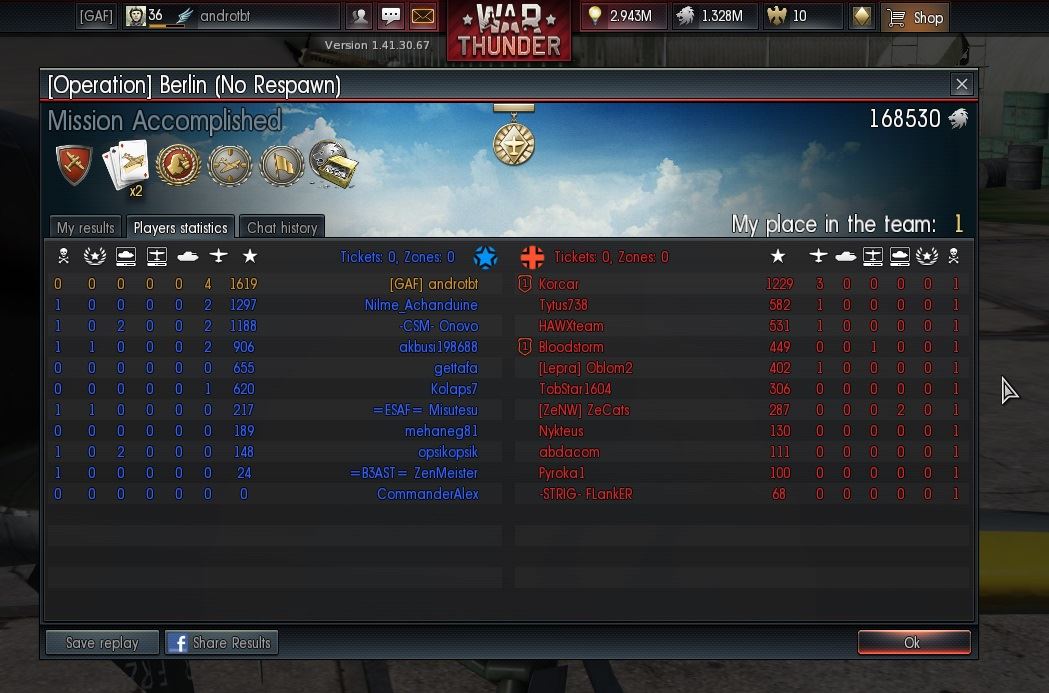Save the battle replay

[x=102, y=643]
